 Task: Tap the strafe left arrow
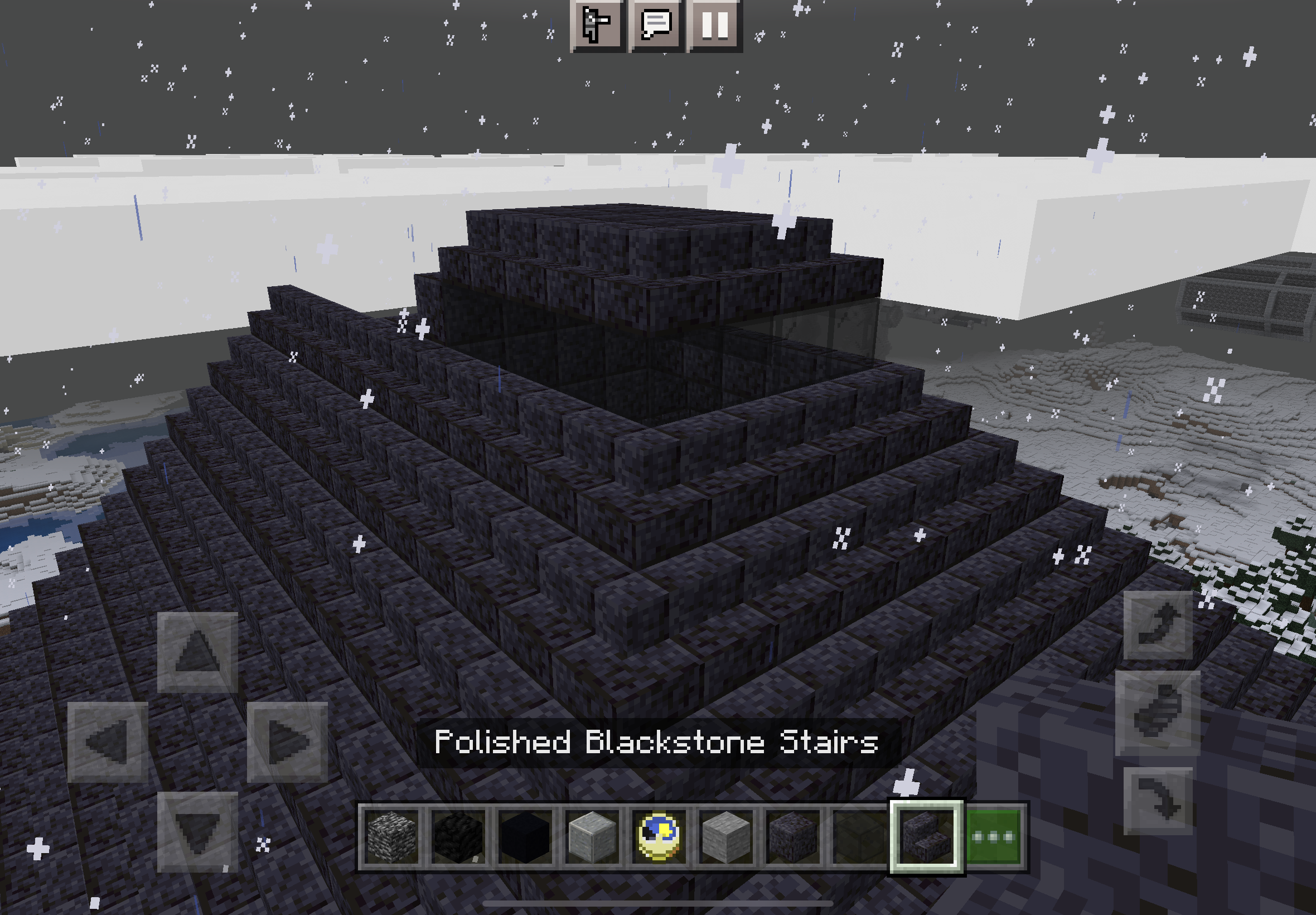[108, 742]
